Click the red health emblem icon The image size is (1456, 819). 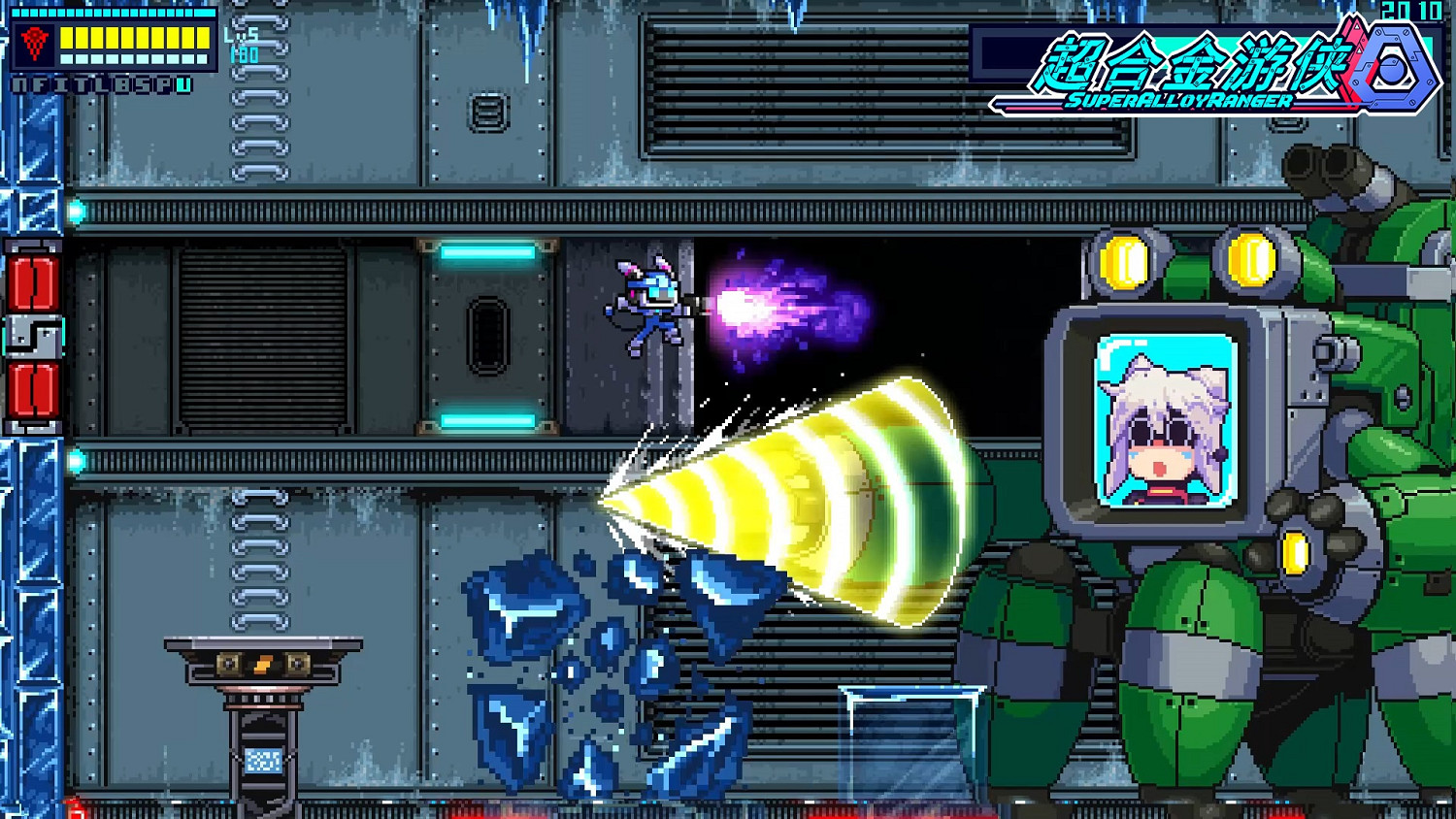35,44
